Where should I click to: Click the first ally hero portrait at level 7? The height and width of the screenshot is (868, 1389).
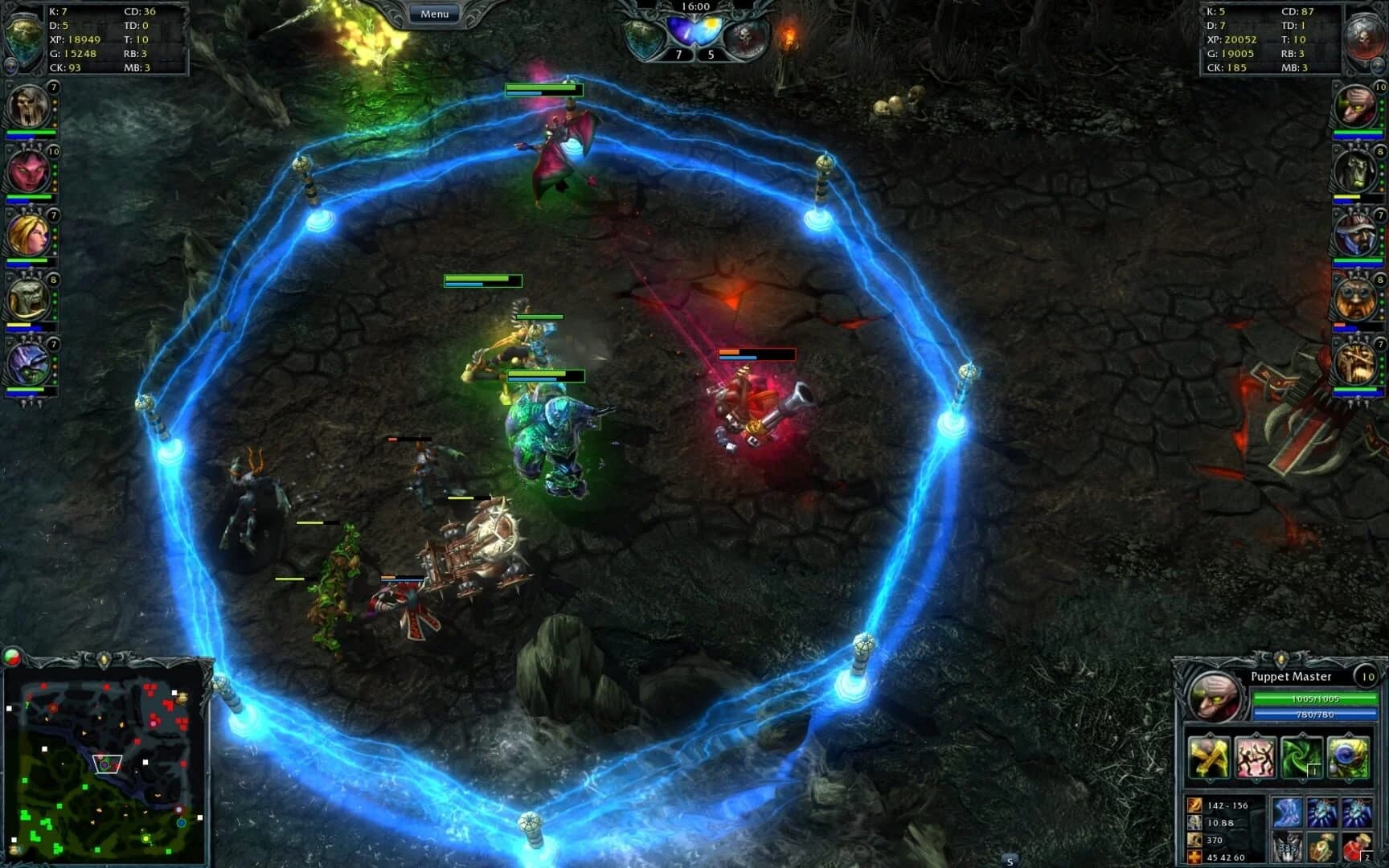(27, 107)
